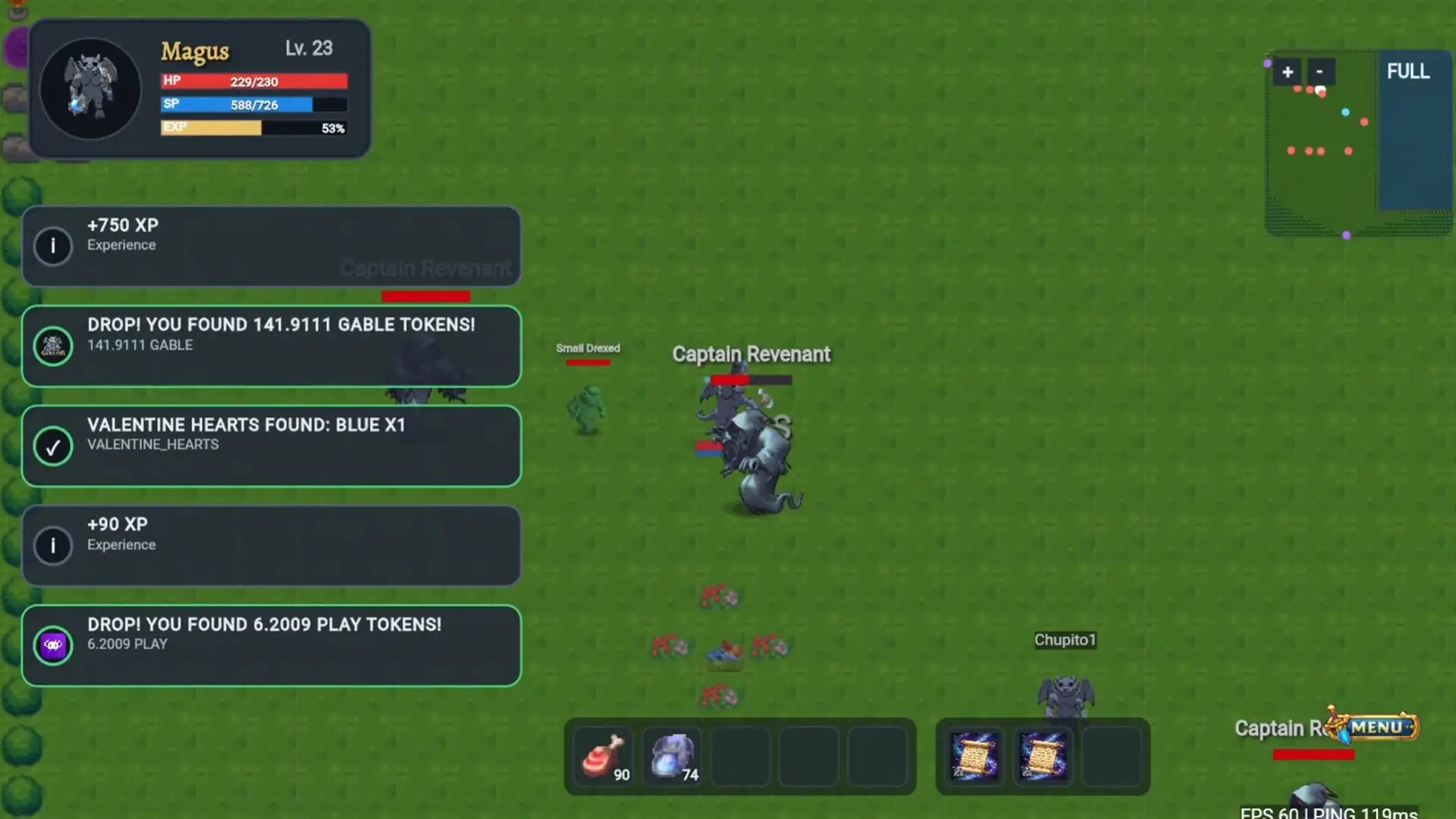Click an empty slot in the main hotbar
This screenshot has width=1456, height=819.
pyautogui.click(x=741, y=756)
